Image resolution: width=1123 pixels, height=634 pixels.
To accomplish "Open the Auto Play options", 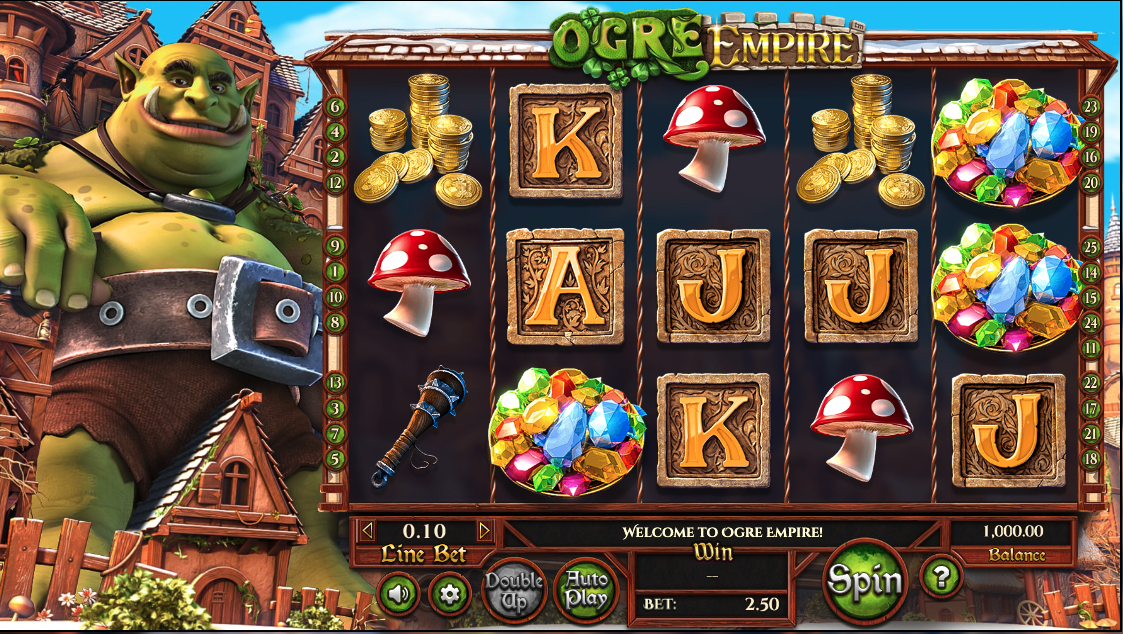I will (586, 589).
